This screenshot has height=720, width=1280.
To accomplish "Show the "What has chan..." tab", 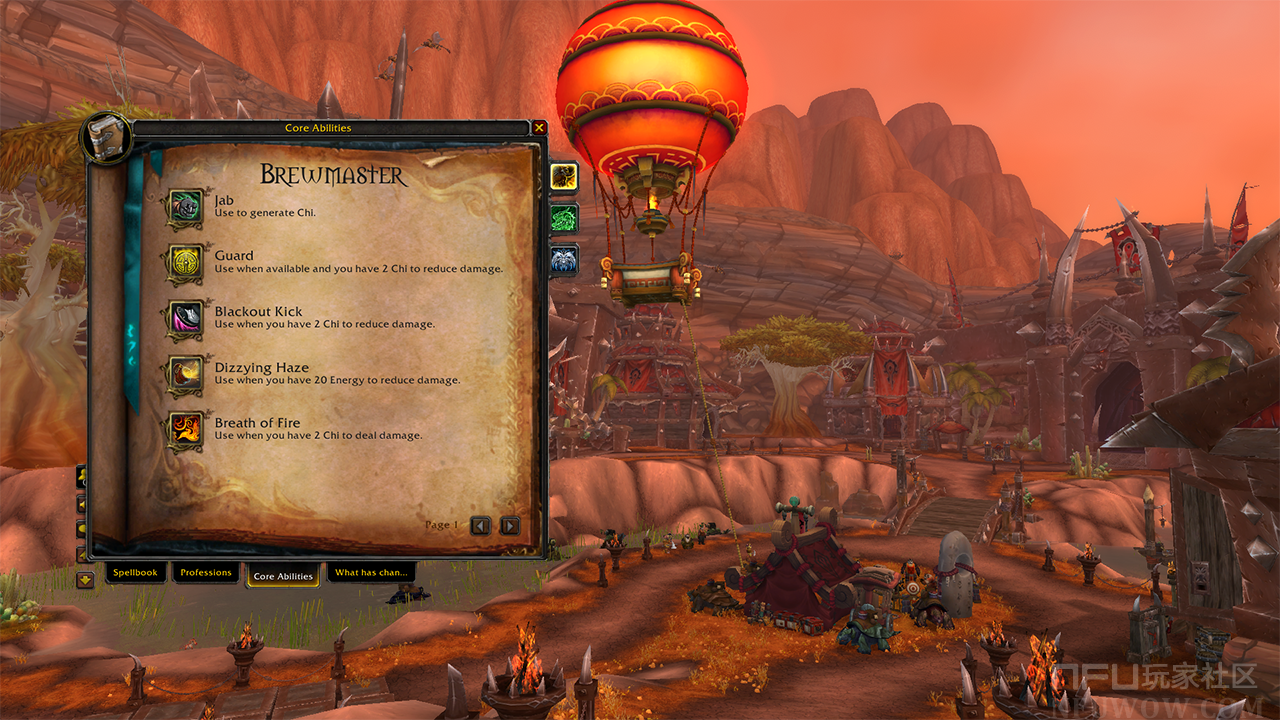I will click(370, 573).
